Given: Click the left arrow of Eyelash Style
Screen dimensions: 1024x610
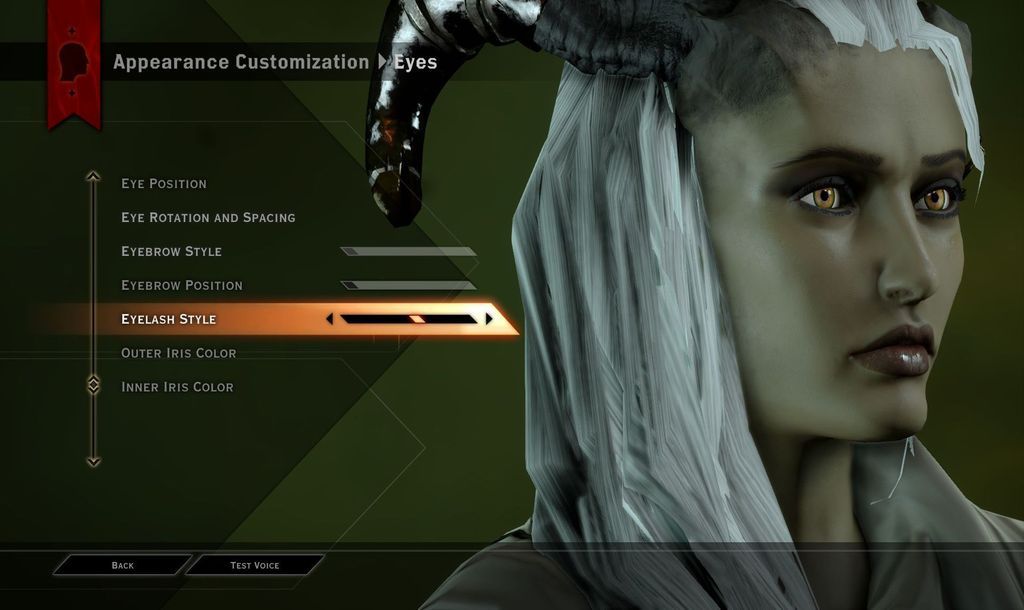Looking at the screenshot, I should pos(329,319).
